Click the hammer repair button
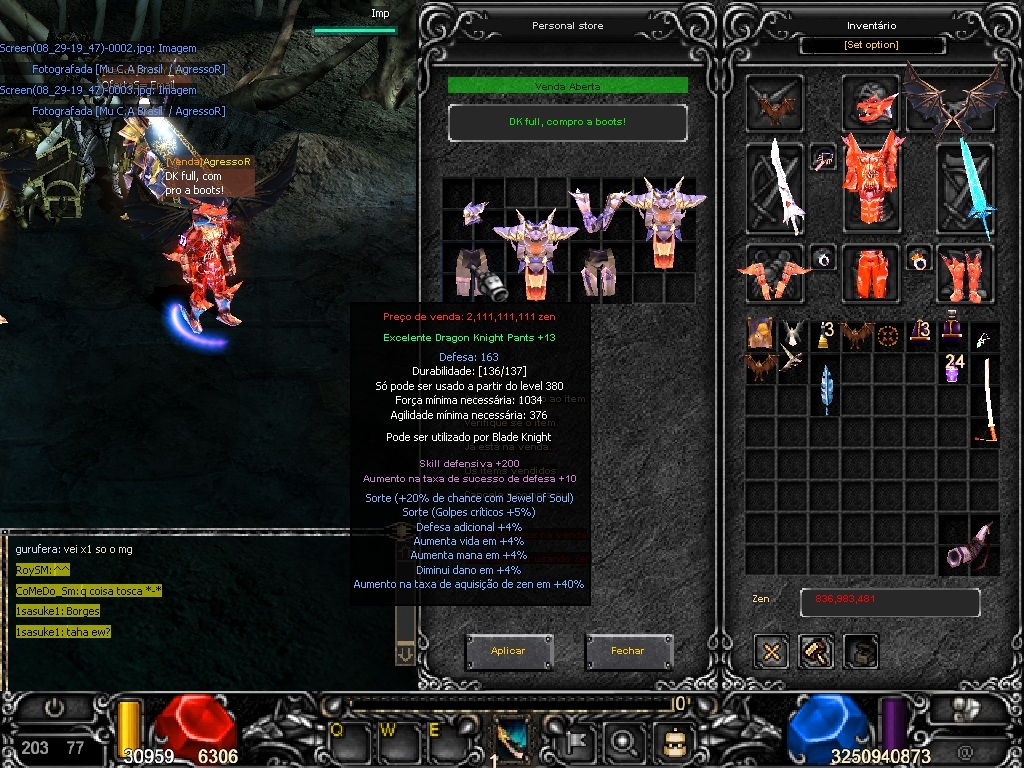Screen dimensions: 1024x768 point(816,652)
